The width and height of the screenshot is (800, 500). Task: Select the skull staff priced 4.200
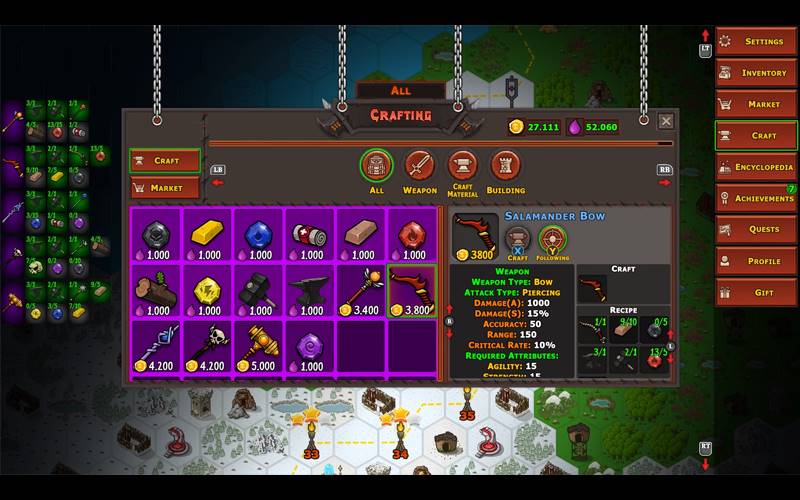pos(207,348)
